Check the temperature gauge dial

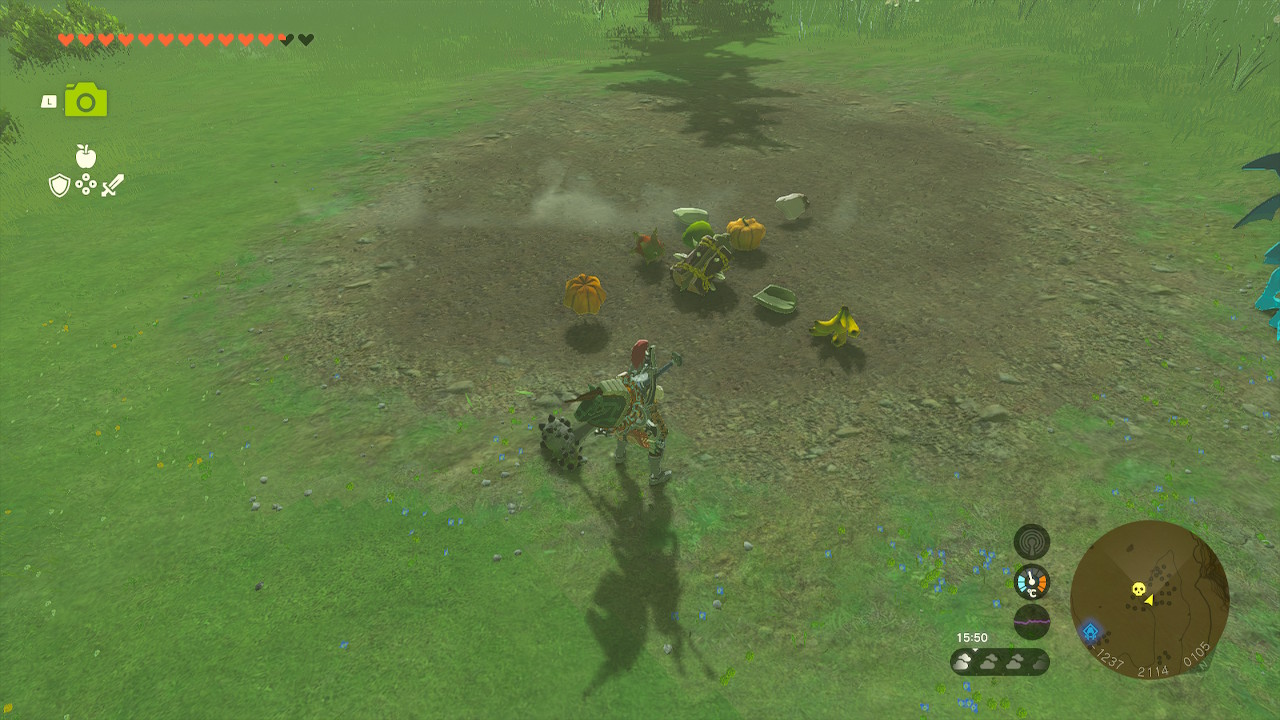pyautogui.click(x=1031, y=582)
